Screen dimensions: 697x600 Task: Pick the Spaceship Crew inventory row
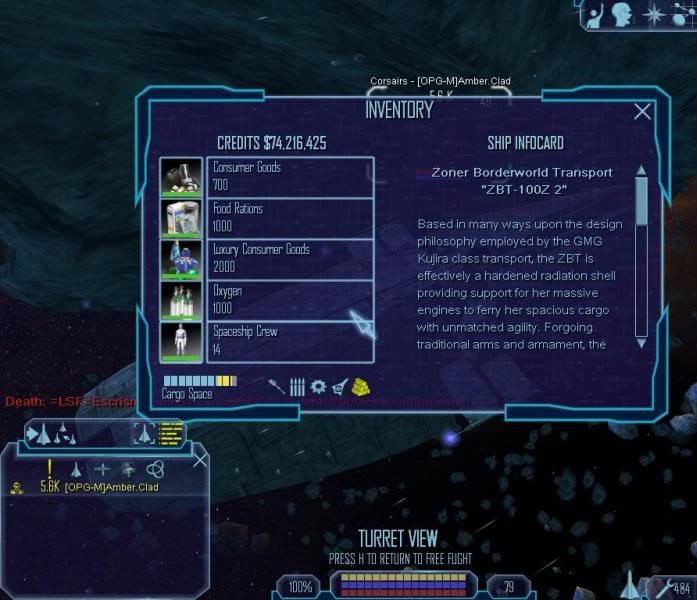click(290, 341)
